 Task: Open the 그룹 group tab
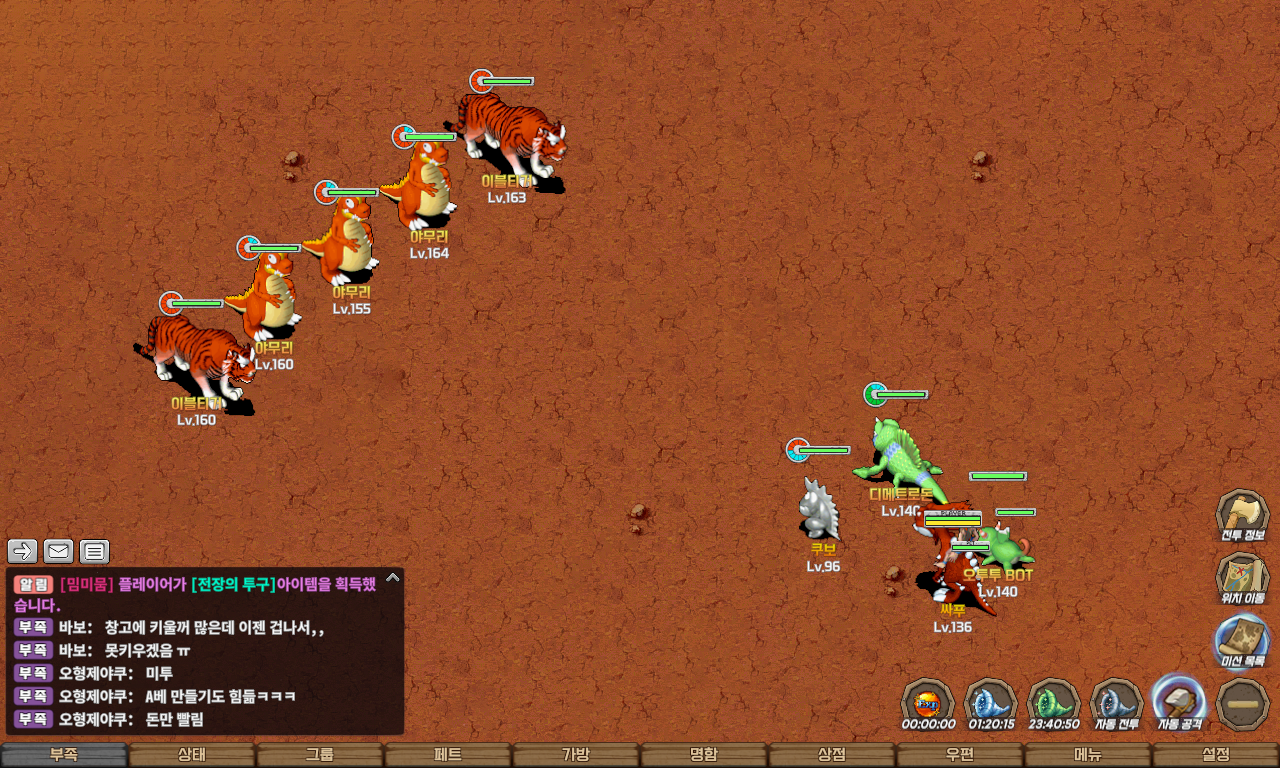click(x=320, y=755)
